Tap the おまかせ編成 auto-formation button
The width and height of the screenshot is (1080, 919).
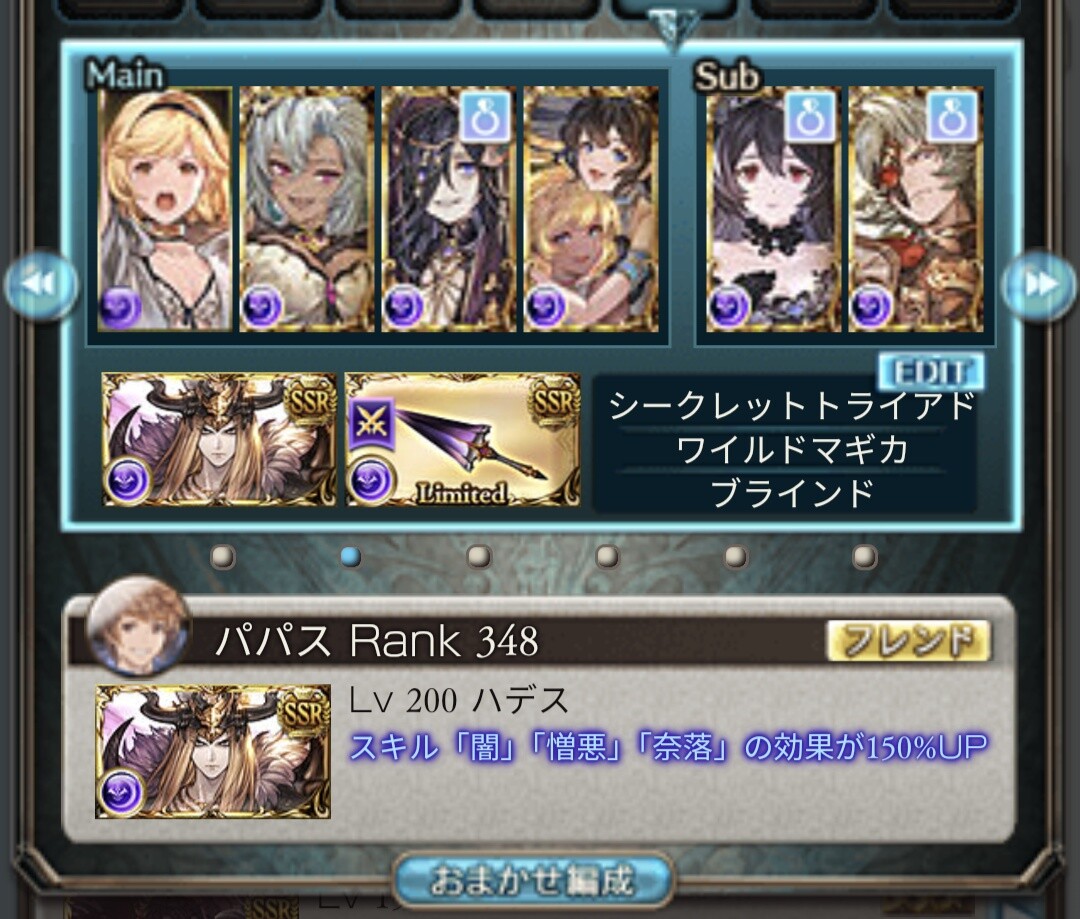point(532,881)
